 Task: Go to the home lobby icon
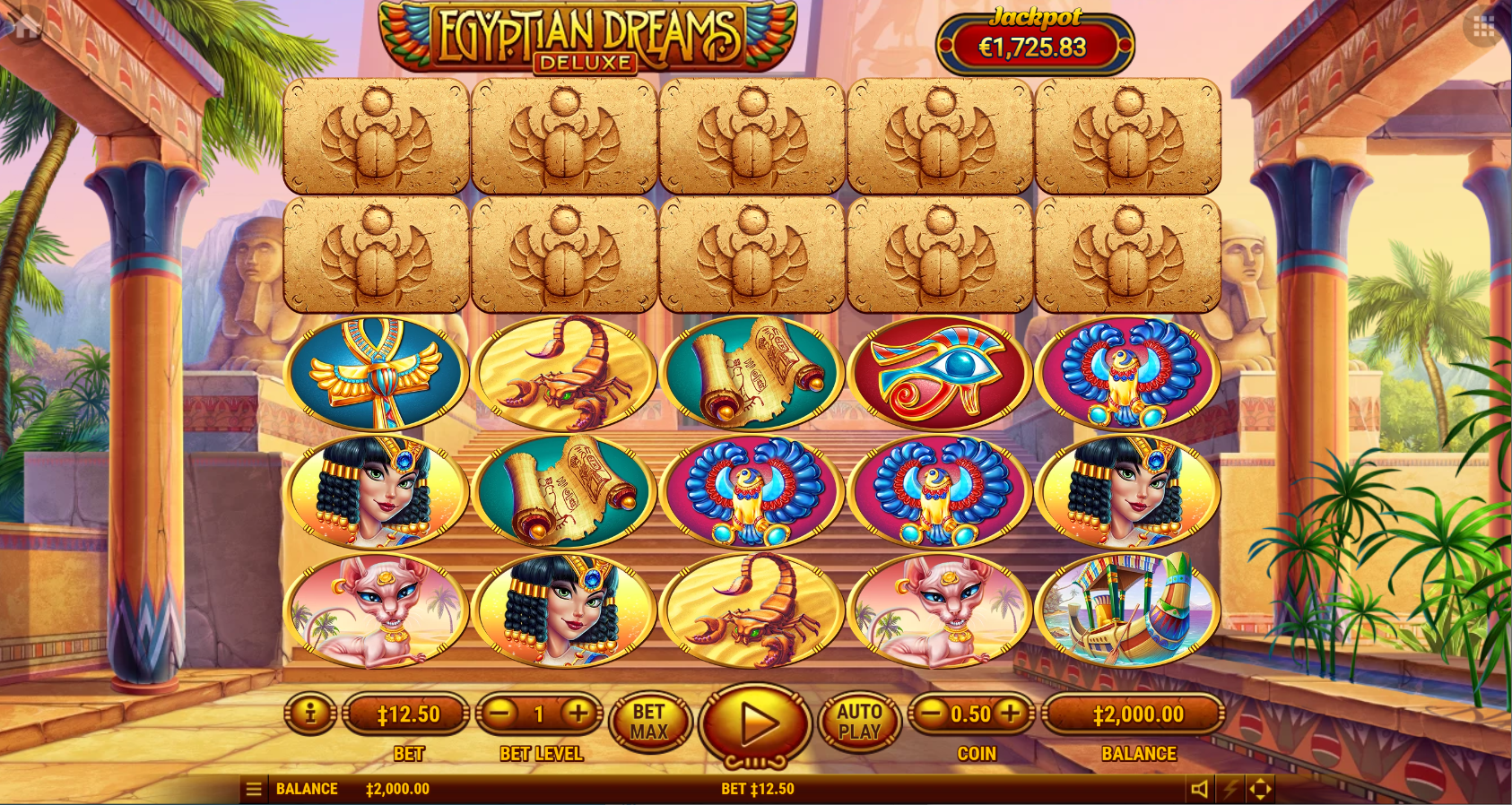[x=25, y=26]
